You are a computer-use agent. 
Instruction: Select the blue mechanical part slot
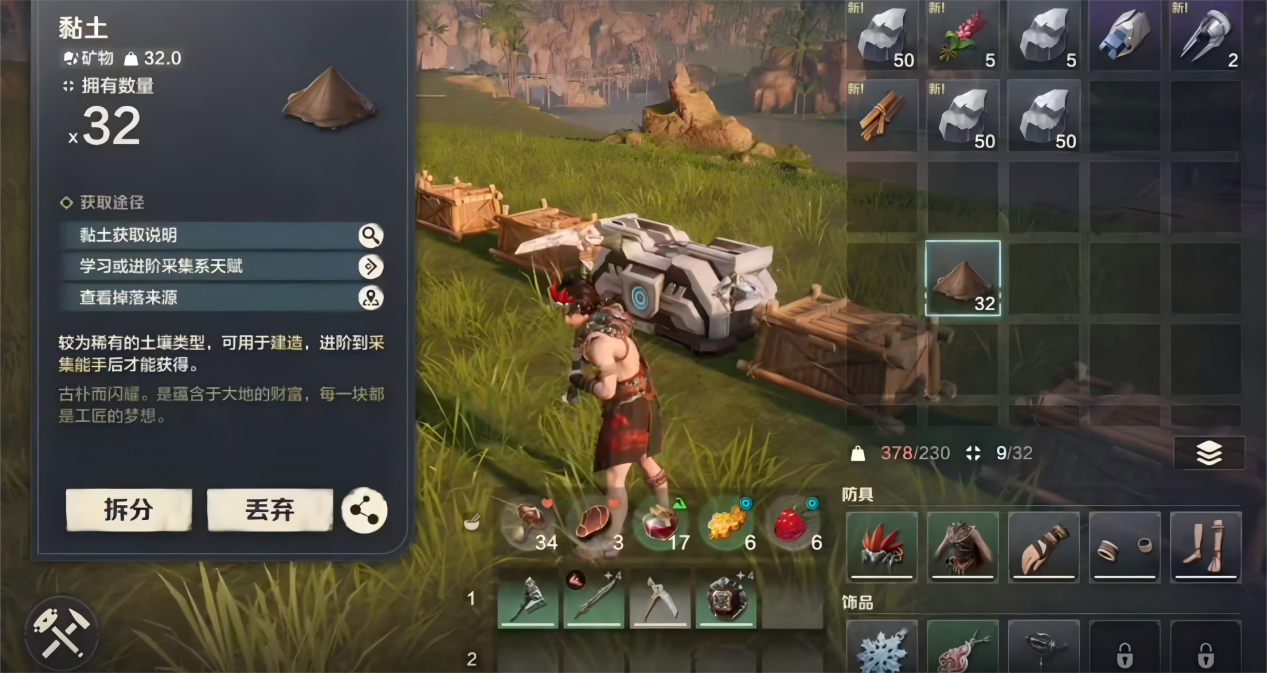(x=1124, y=36)
